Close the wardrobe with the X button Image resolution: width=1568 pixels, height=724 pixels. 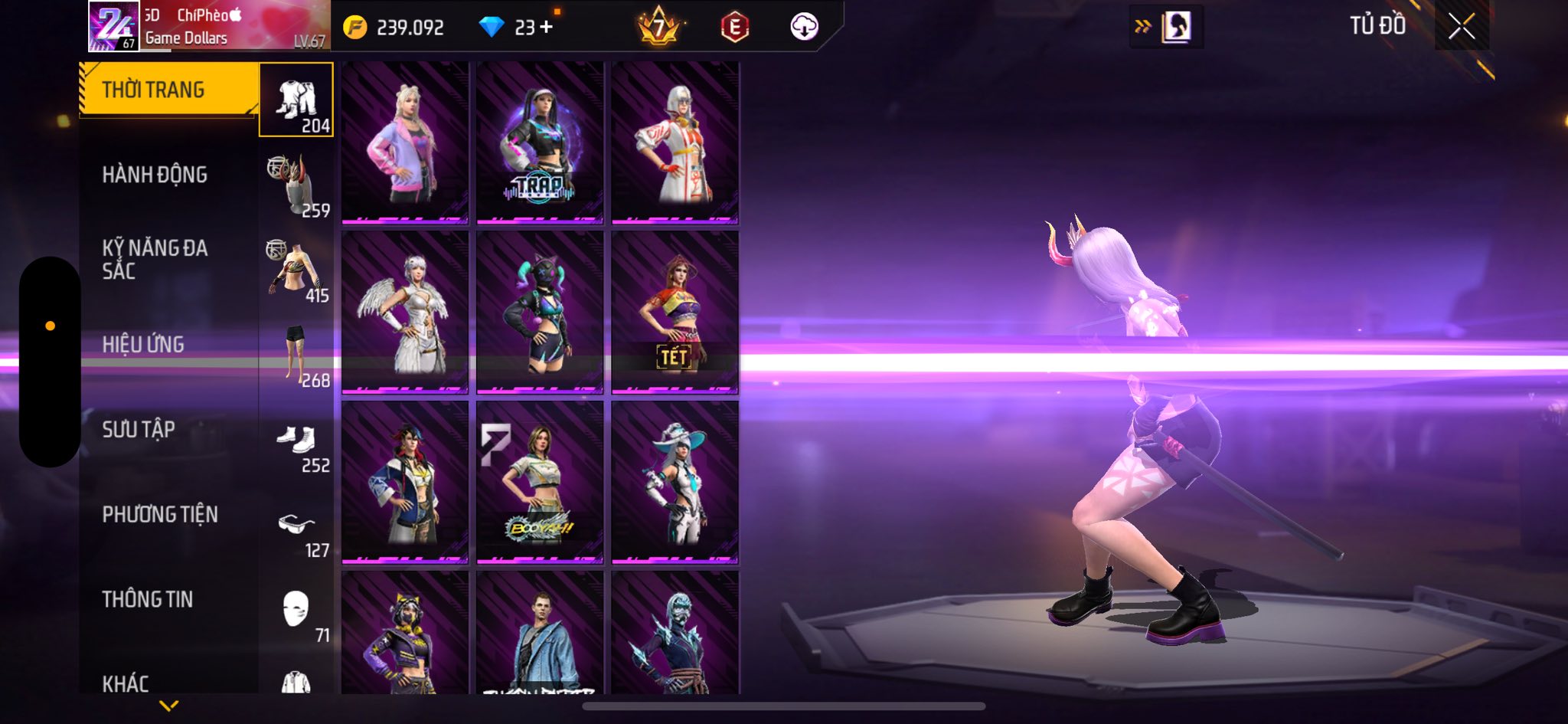(1461, 27)
